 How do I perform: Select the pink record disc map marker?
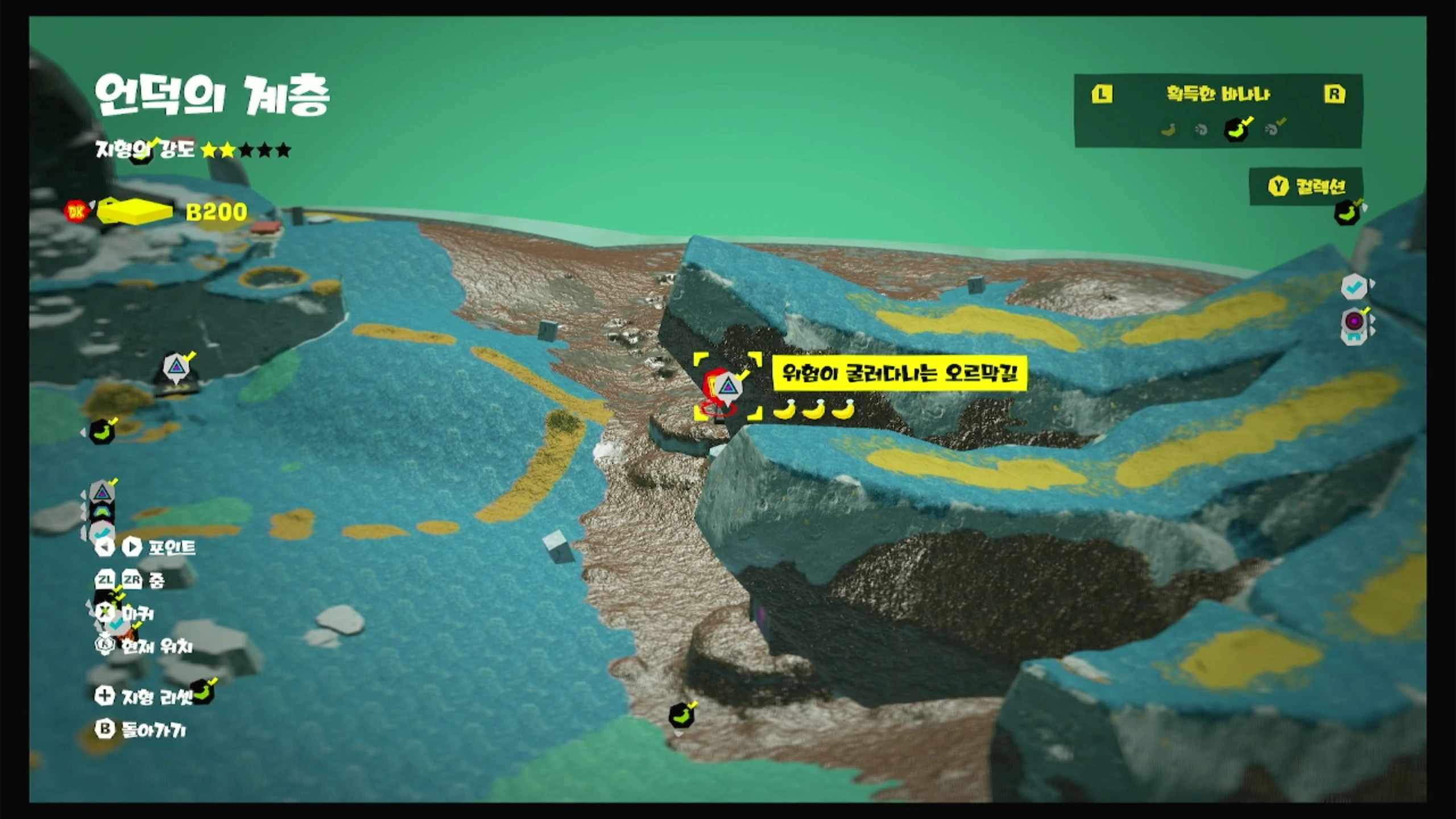tap(1354, 321)
